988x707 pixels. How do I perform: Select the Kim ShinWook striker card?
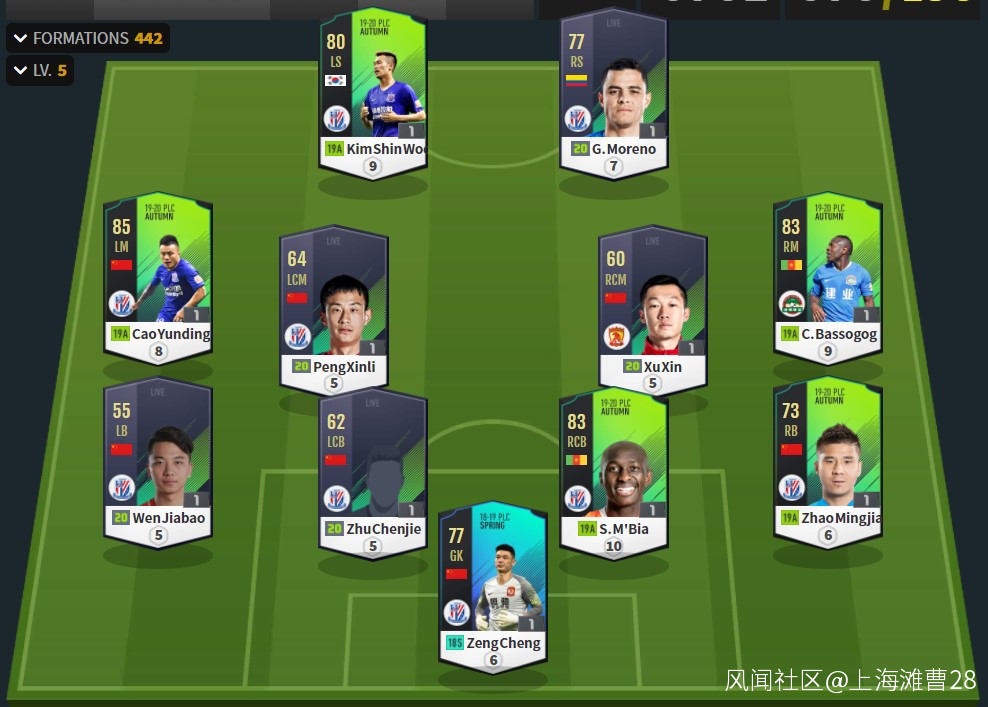click(373, 90)
